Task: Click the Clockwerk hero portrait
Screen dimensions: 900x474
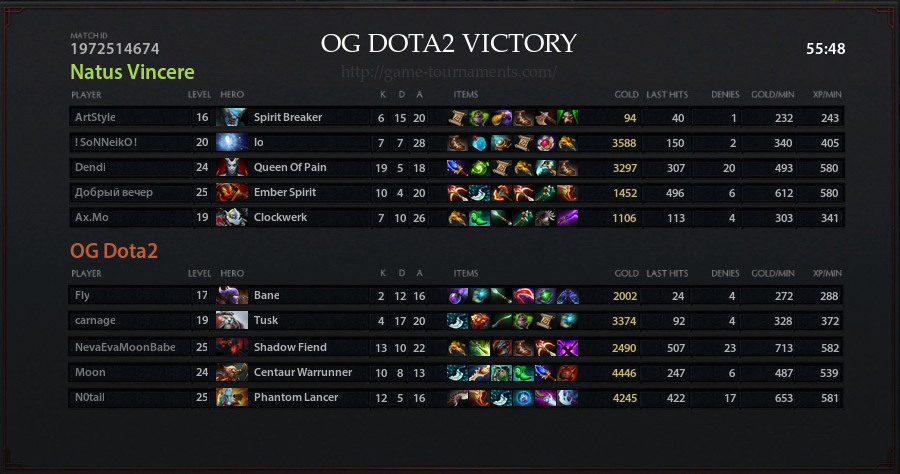Action: coord(231,218)
